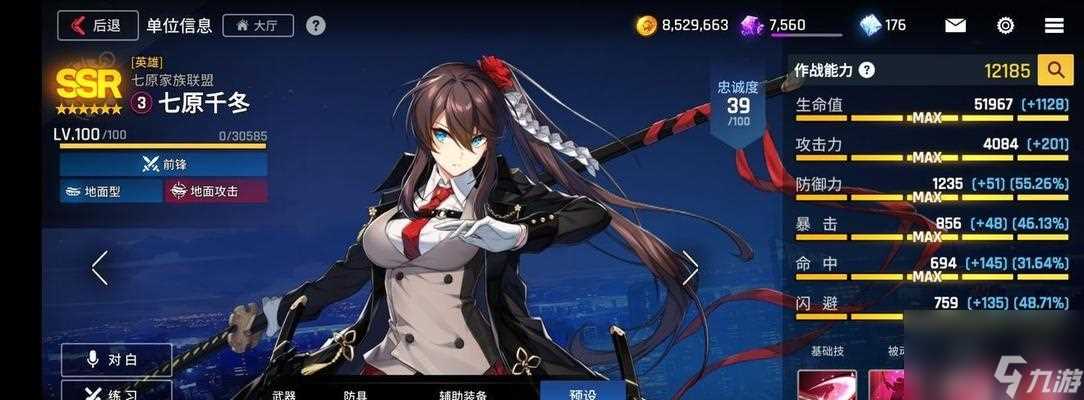Switch to the next unit with right arrow

[690, 267]
